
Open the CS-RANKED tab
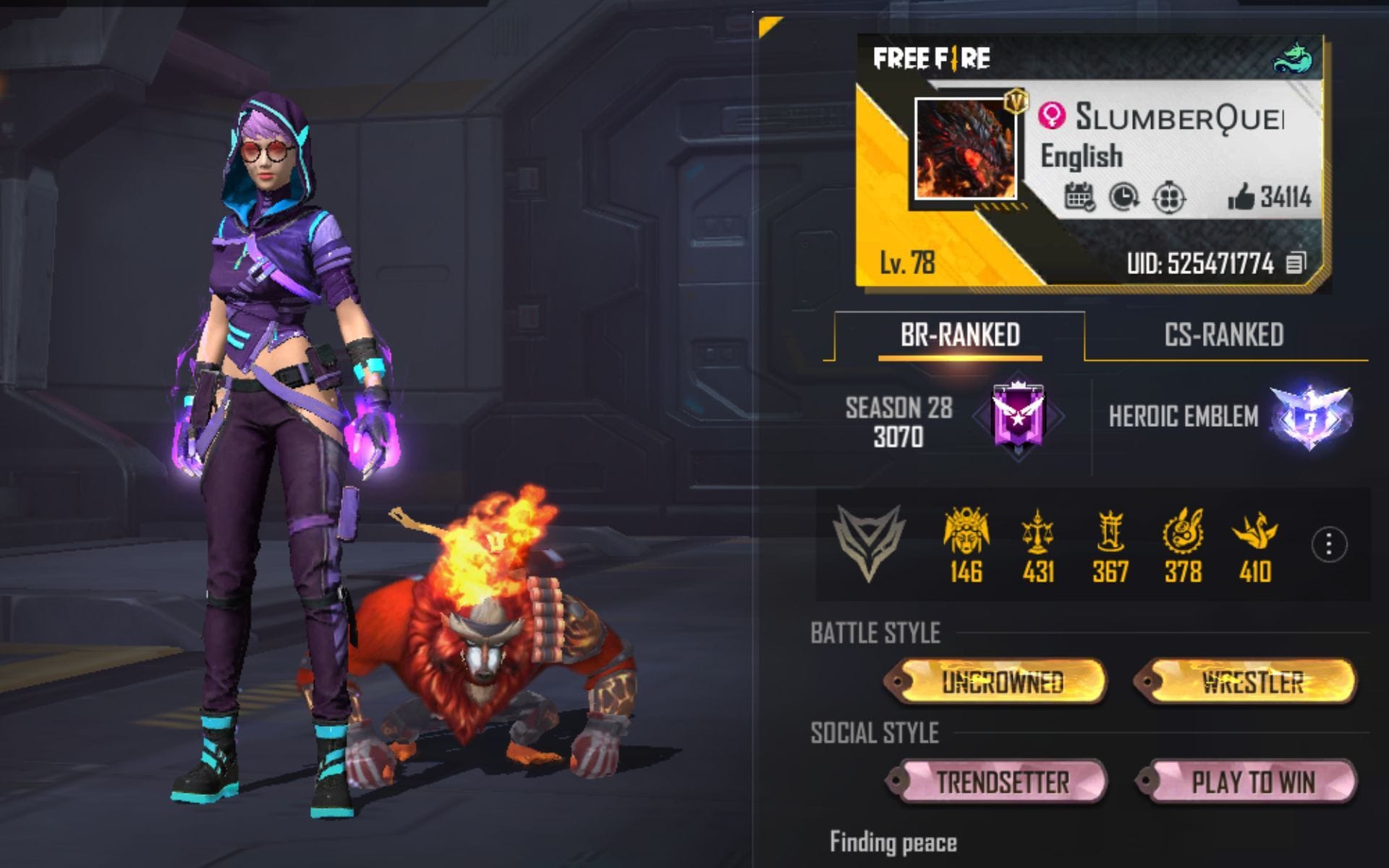click(x=1223, y=335)
